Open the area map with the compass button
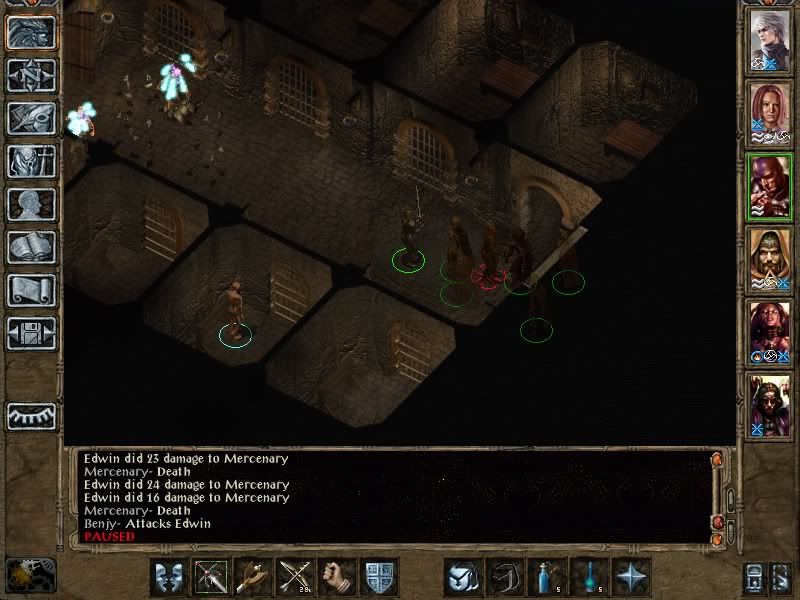This screenshot has height=600, width=800. pos(30,75)
